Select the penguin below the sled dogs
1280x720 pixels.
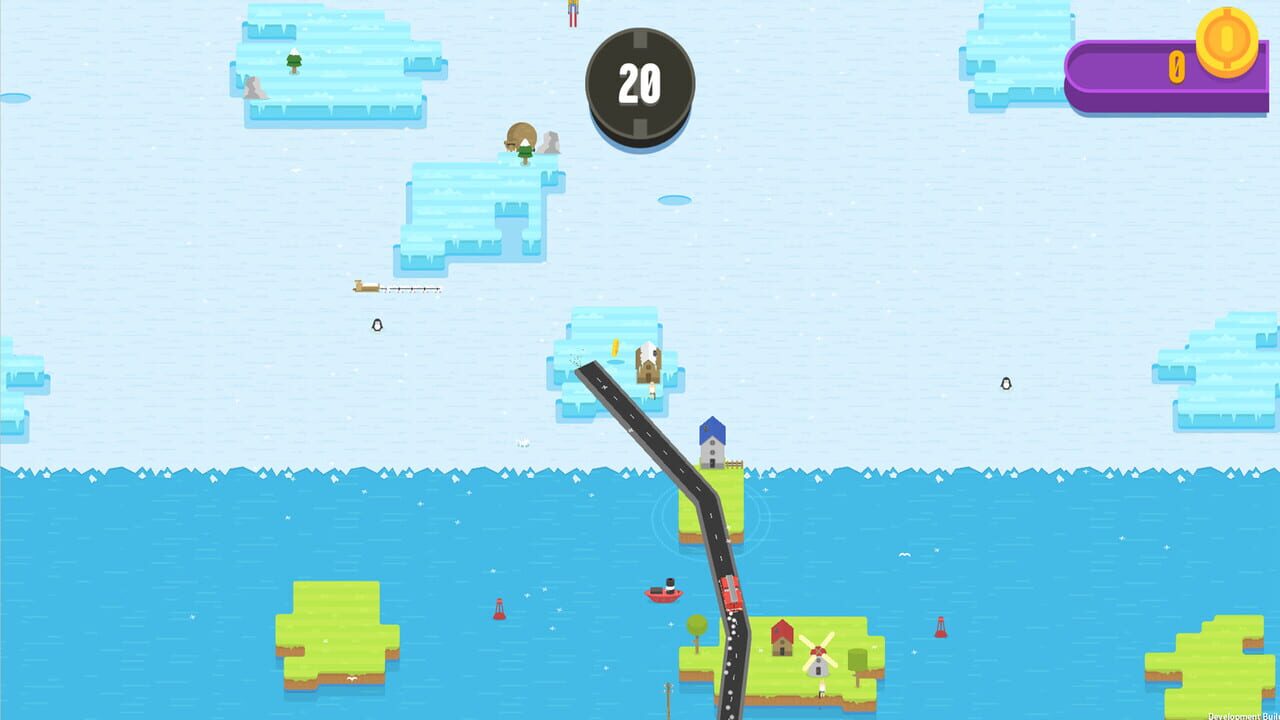click(x=375, y=326)
